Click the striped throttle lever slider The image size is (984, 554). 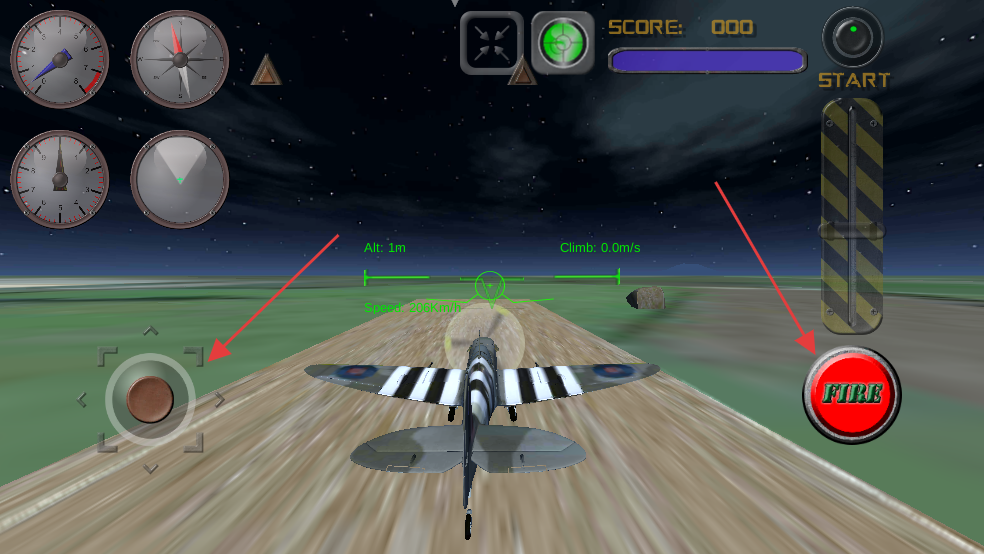(x=851, y=230)
